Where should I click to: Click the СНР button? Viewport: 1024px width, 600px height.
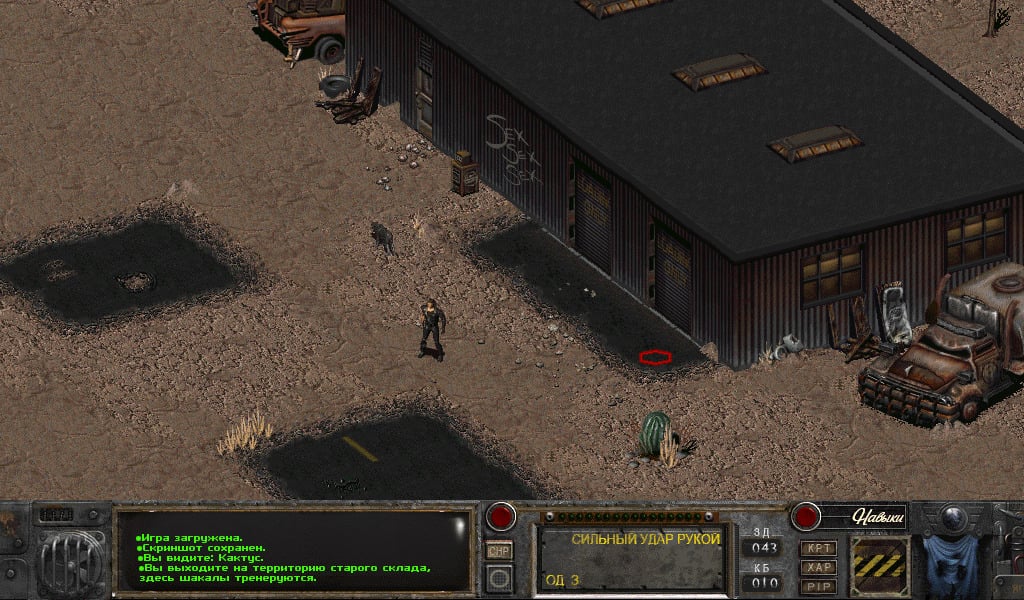[x=498, y=550]
